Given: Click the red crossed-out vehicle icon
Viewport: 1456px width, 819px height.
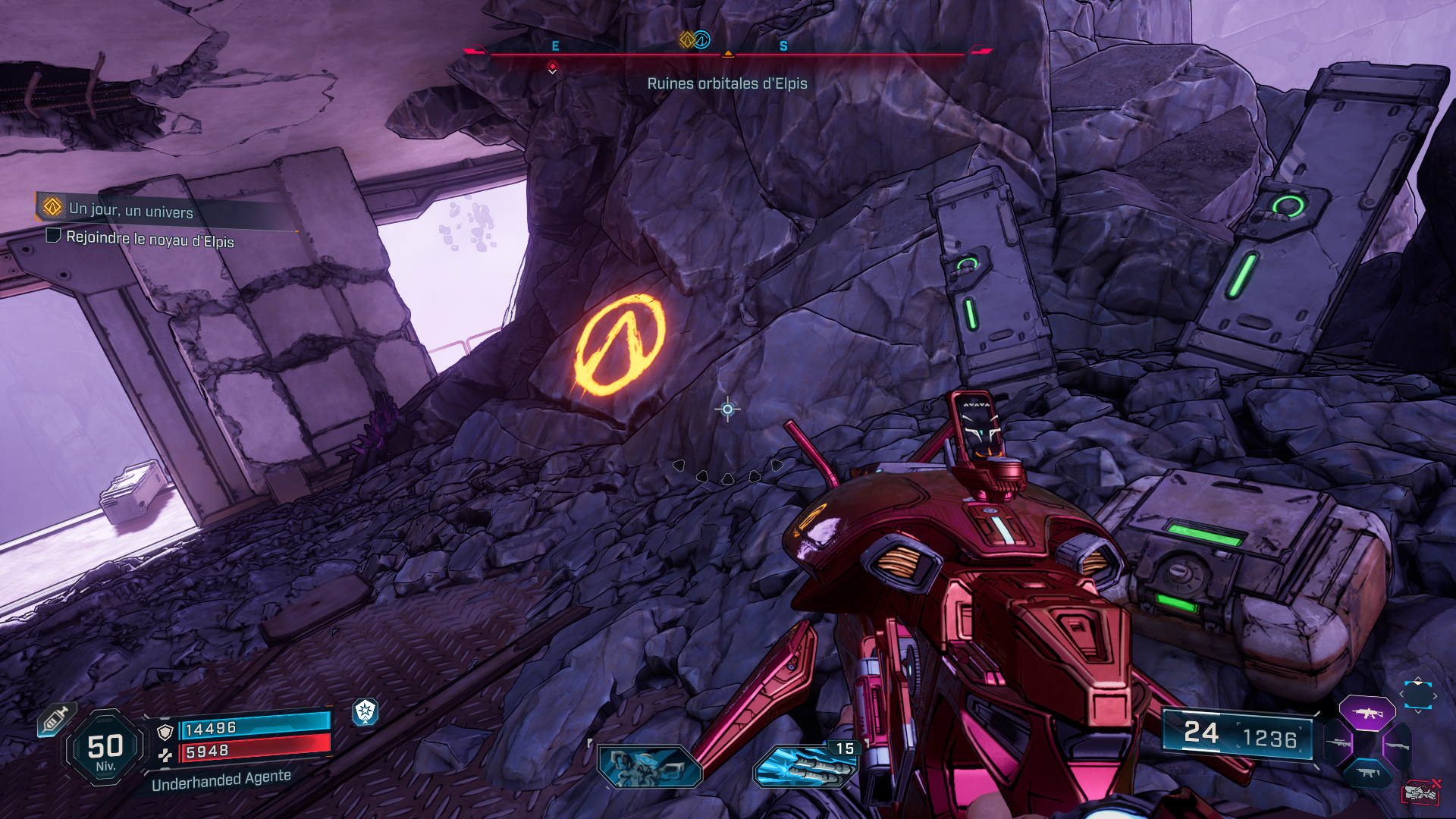Looking at the screenshot, I should point(1420,792).
